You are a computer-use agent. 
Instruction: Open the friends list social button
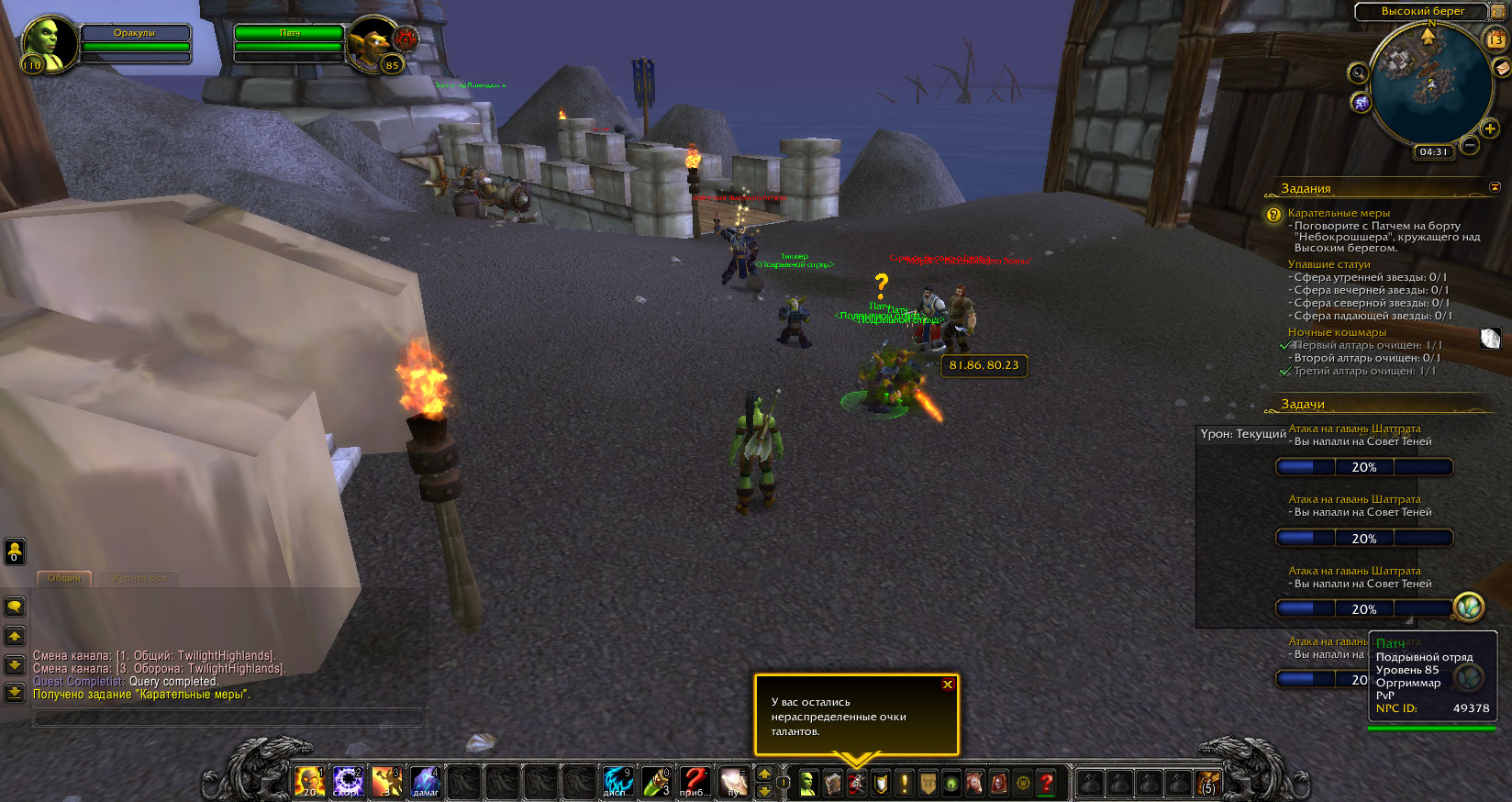click(x=15, y=551)
